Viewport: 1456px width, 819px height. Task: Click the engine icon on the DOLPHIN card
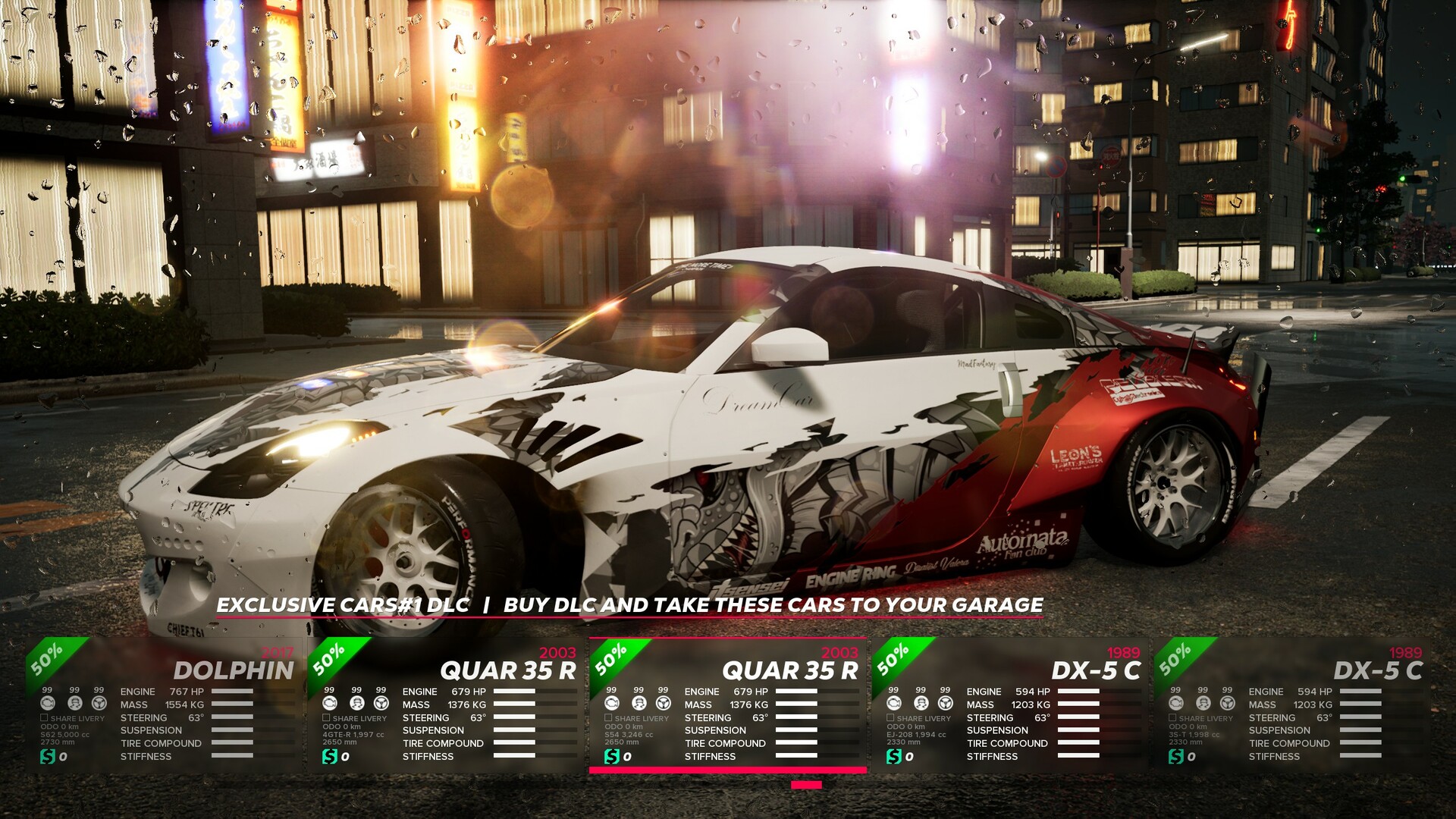pyautogui.click(x=48, y=704)
